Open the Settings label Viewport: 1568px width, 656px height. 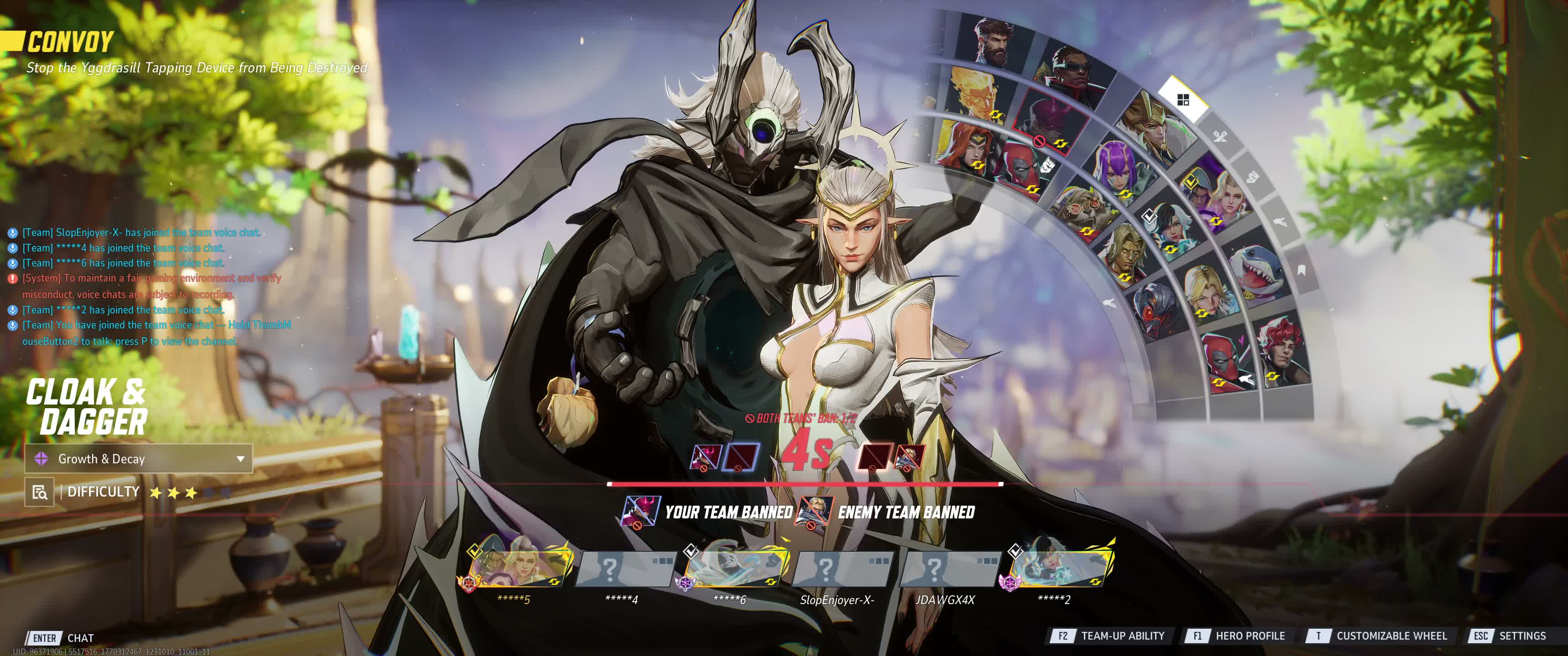coord(1522,636)
